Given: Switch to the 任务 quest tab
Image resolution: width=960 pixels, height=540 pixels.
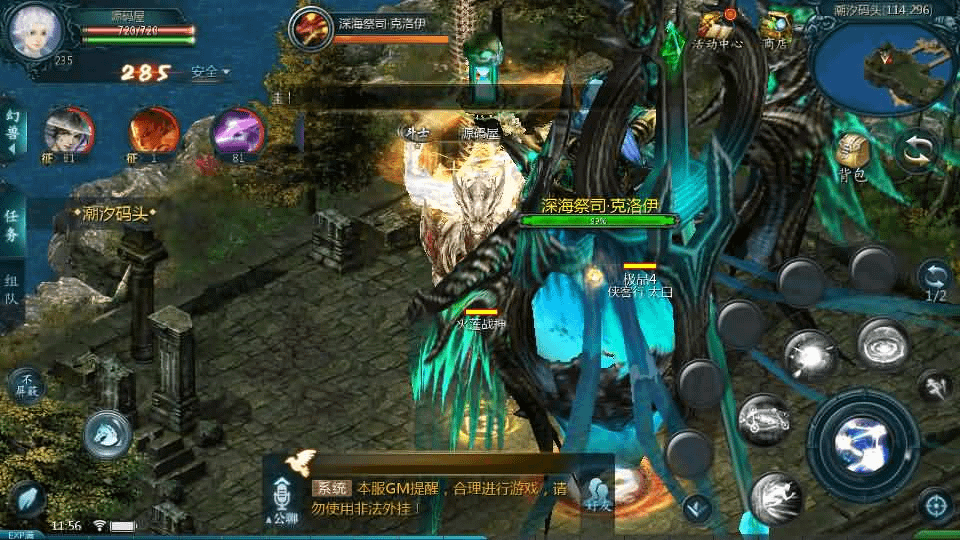Looking at the screenshot, I should click(11, 226).
